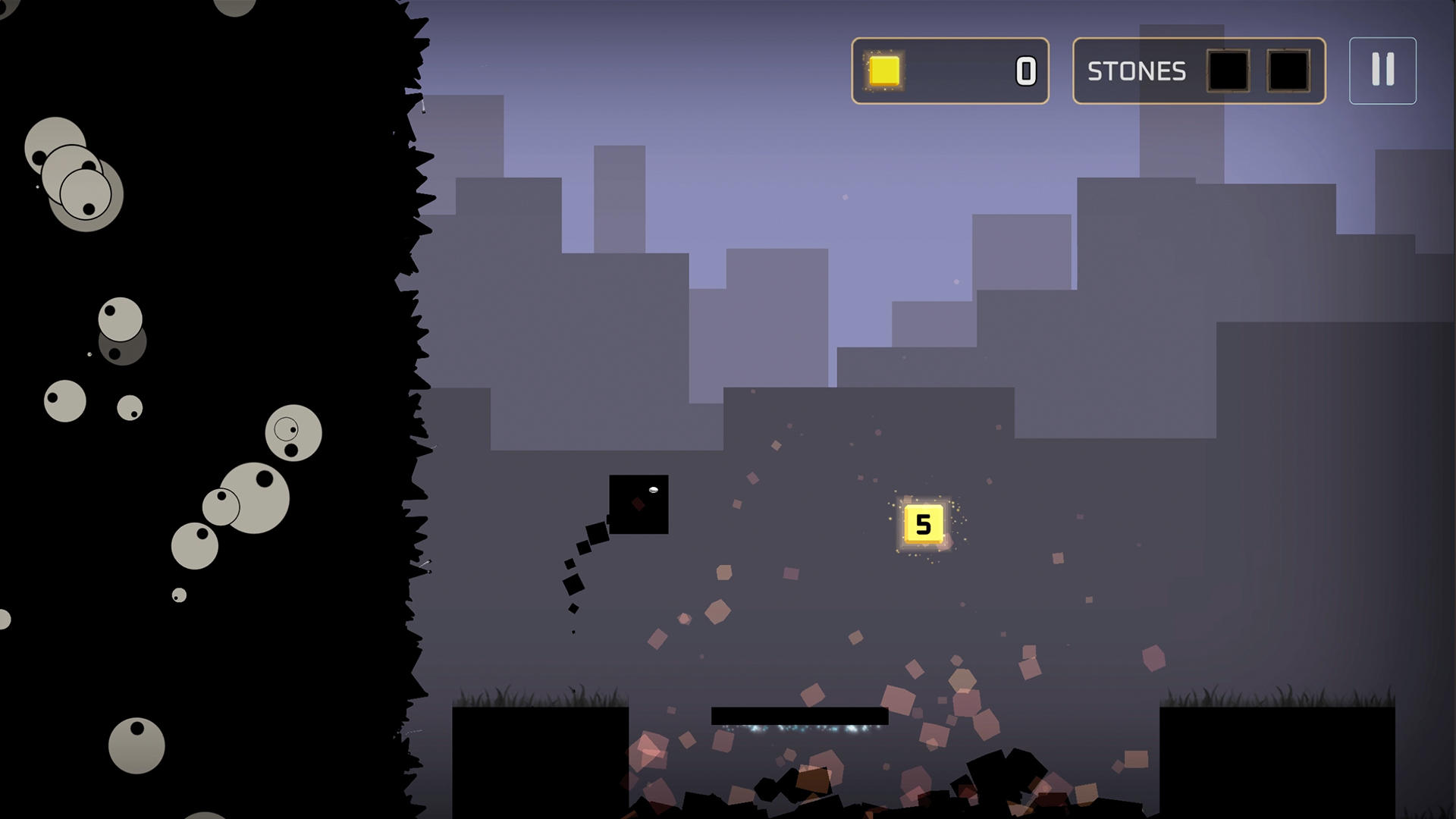Select the STONES label text
Viewport: 1456px width, 819px height.
pos(1136,71)
